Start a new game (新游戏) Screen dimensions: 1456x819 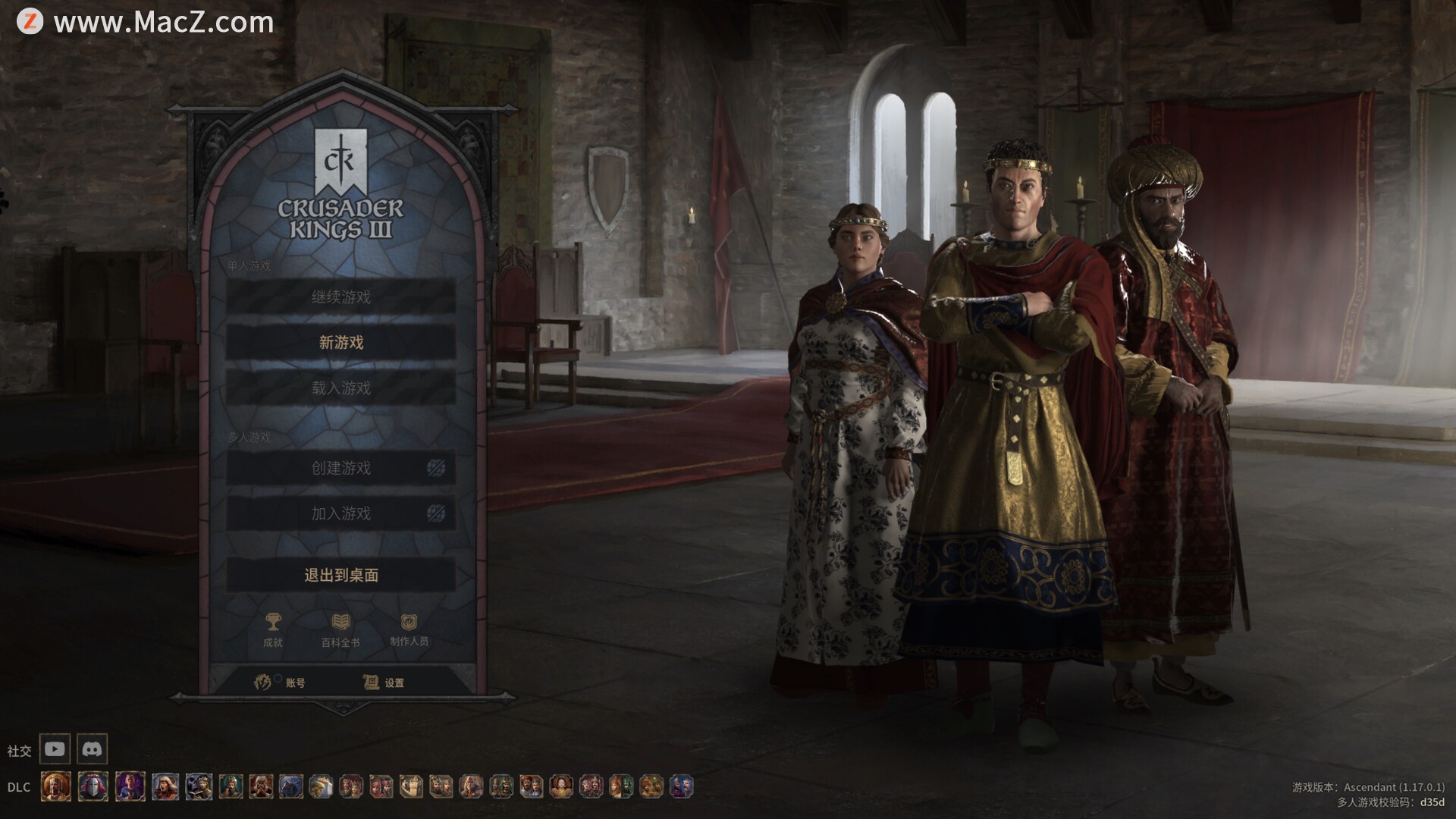(340, 343)
